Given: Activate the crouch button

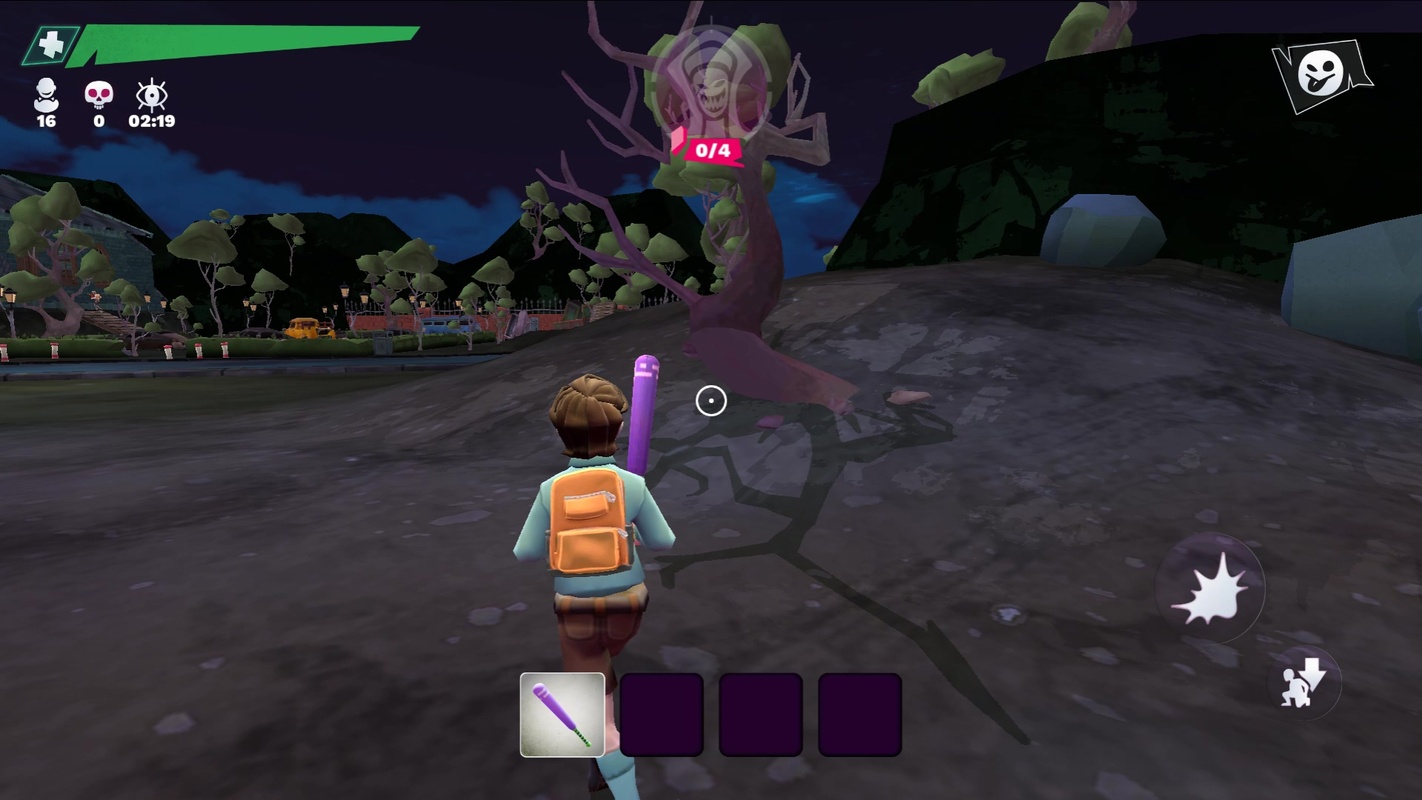Looking at the screenshot, I should [x=1304, y=685].
